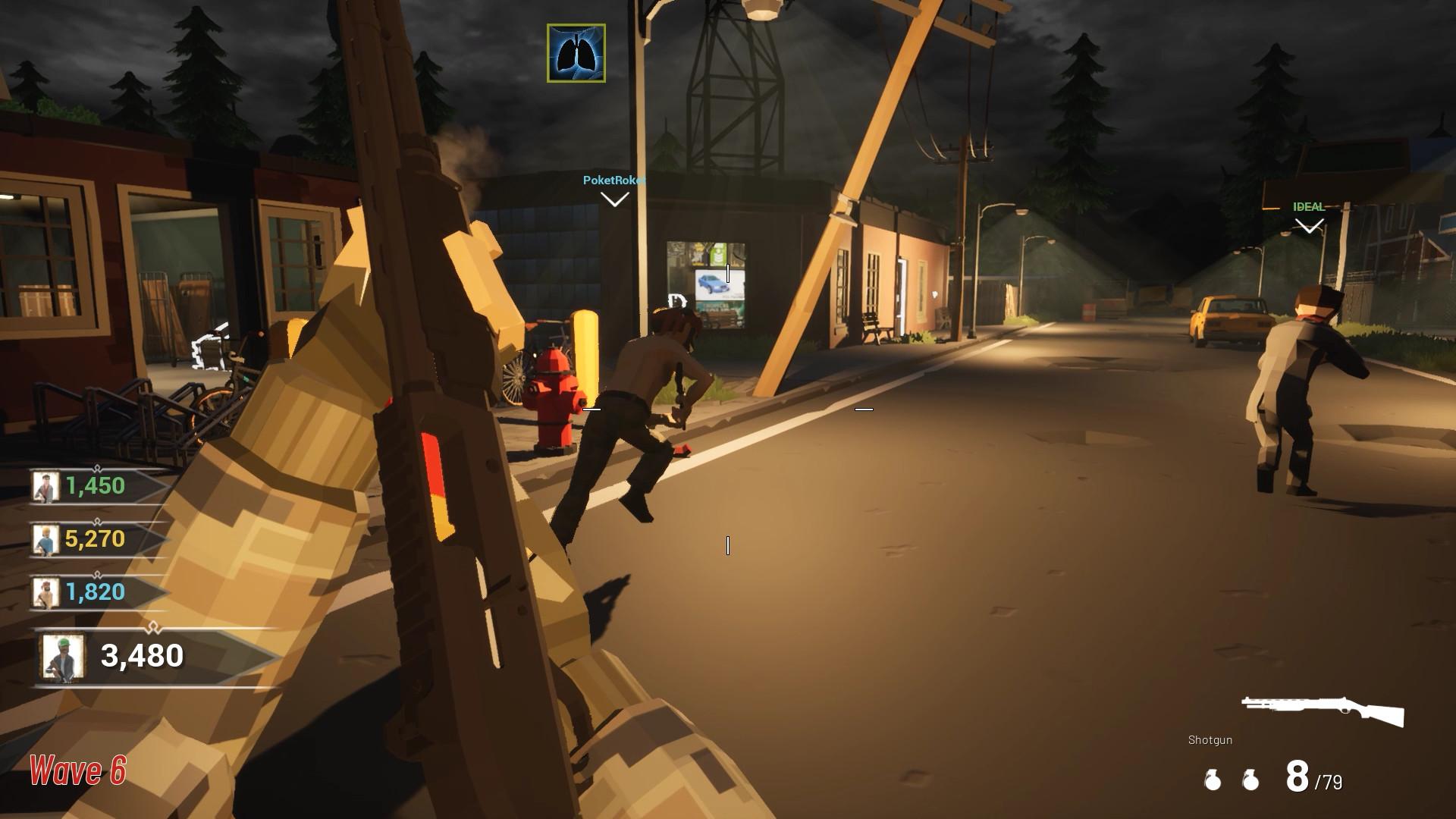This screenshot has height=819, width=1456.
Task: Expand the diamond marker above 3,480 score
Action: 155,626
